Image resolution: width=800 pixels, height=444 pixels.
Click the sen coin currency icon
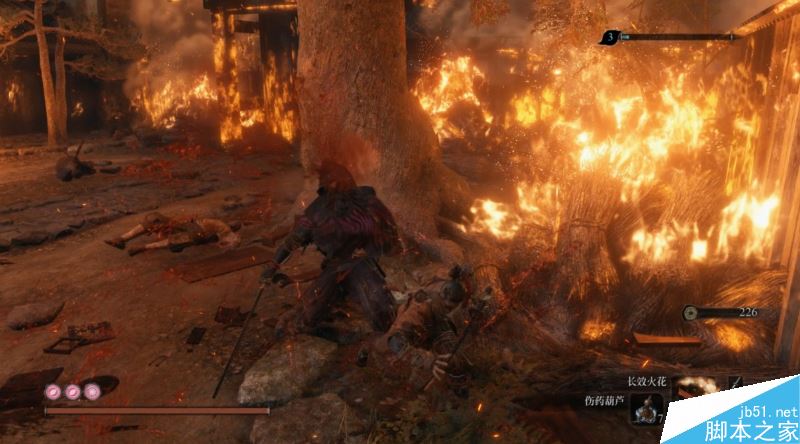coord(689,313)
